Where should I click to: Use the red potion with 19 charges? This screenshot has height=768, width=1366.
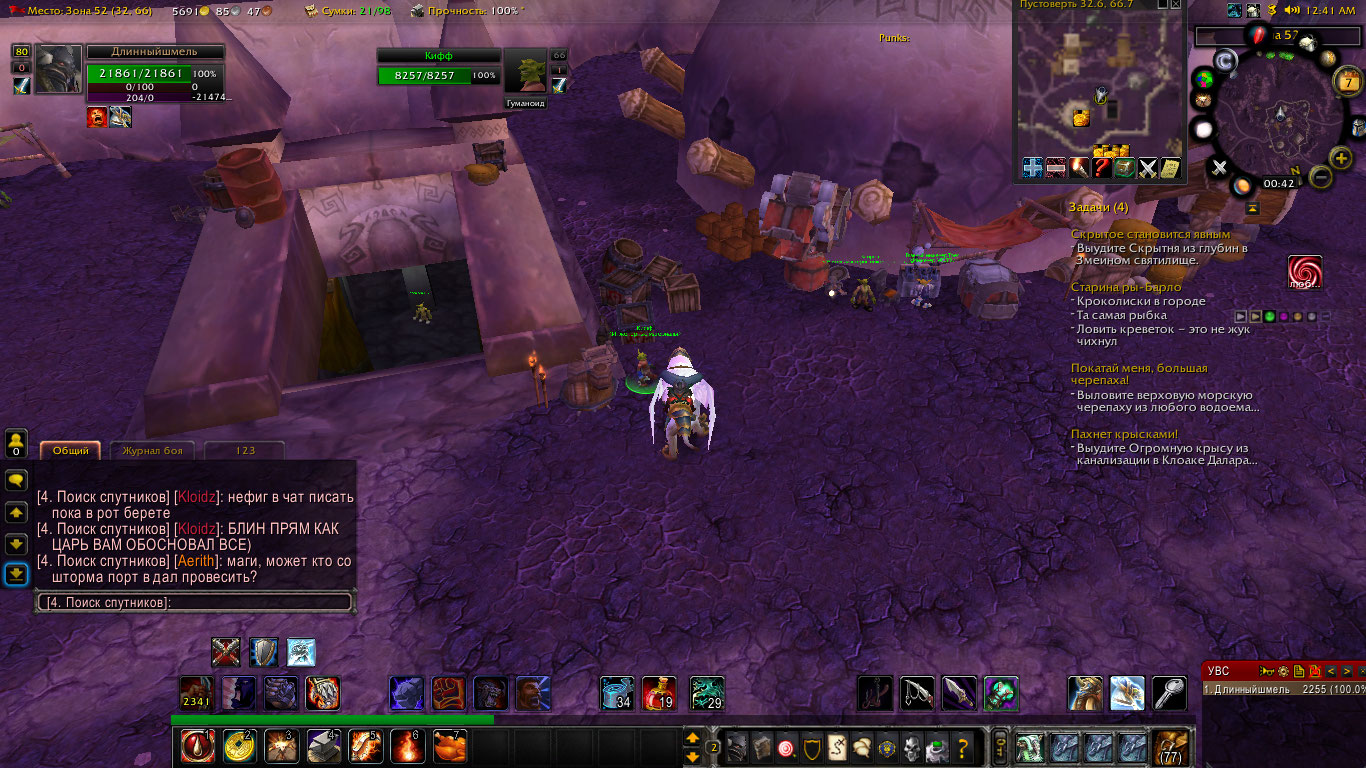pos(659,694)
